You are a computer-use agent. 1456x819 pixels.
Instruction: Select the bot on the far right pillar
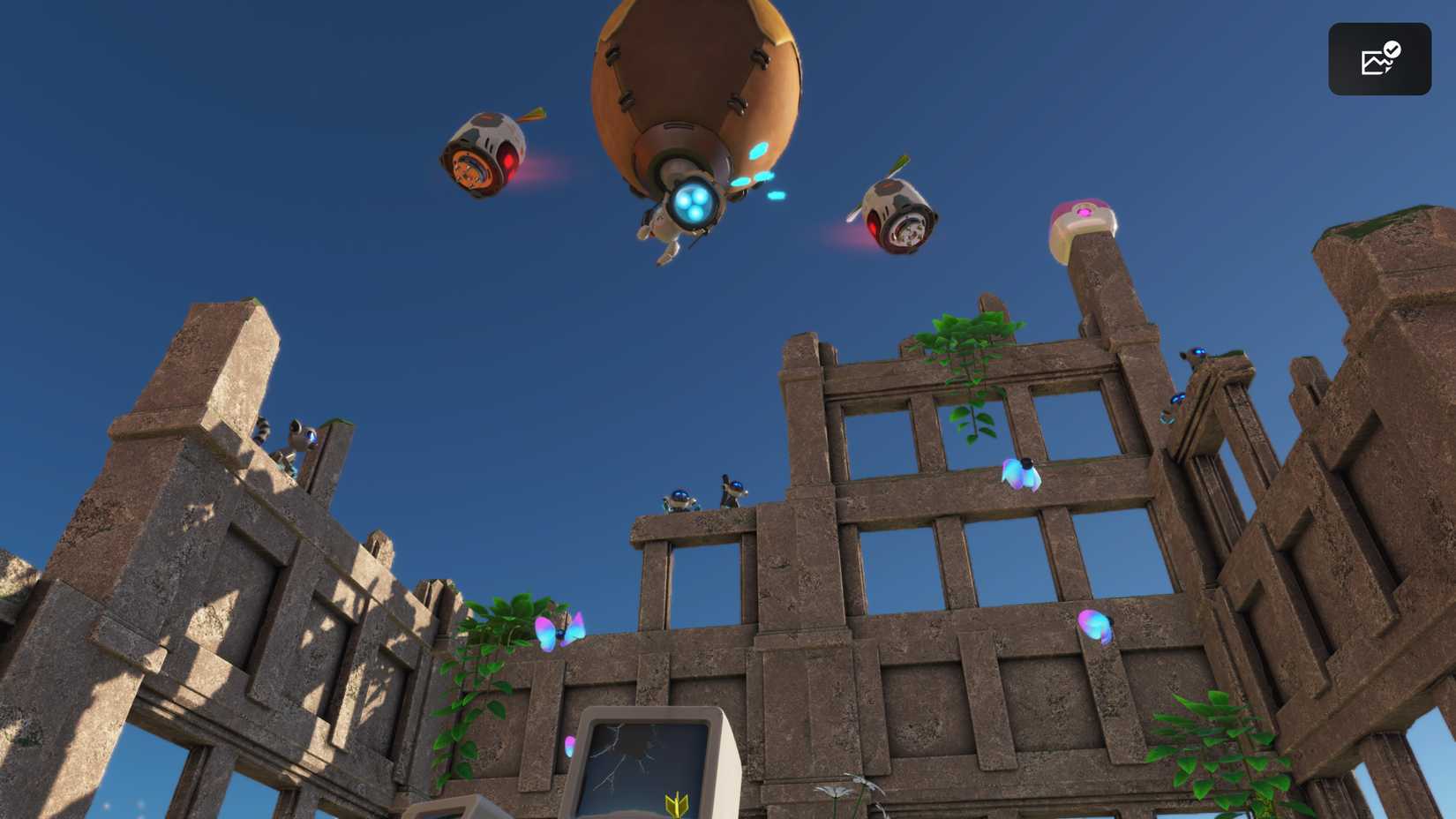click(x=1198, y=353)
